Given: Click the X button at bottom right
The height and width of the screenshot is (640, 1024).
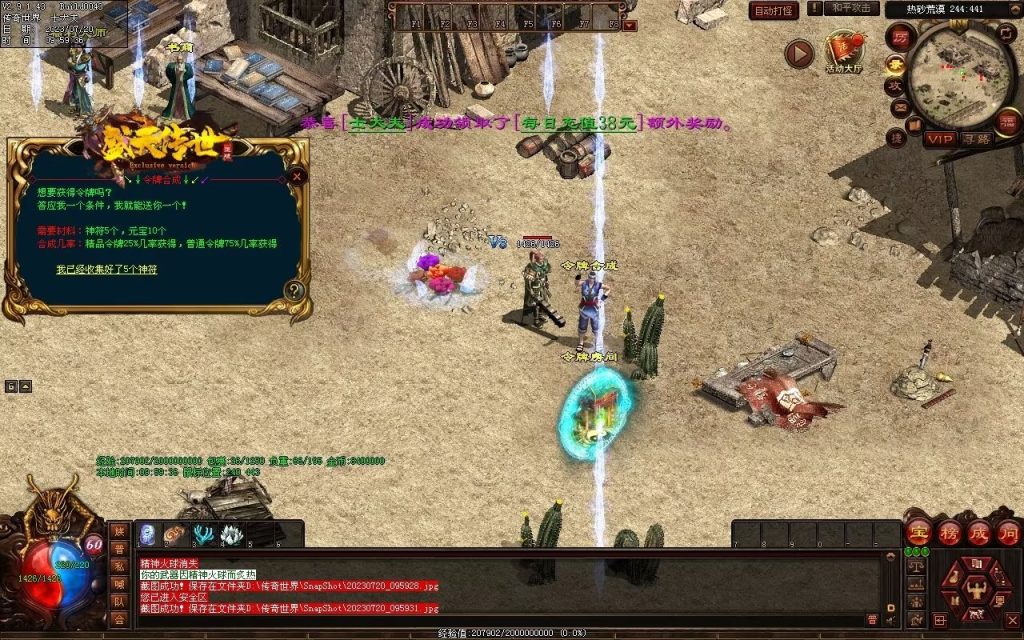Looking at the screenshot, I should click(1012, 620).
